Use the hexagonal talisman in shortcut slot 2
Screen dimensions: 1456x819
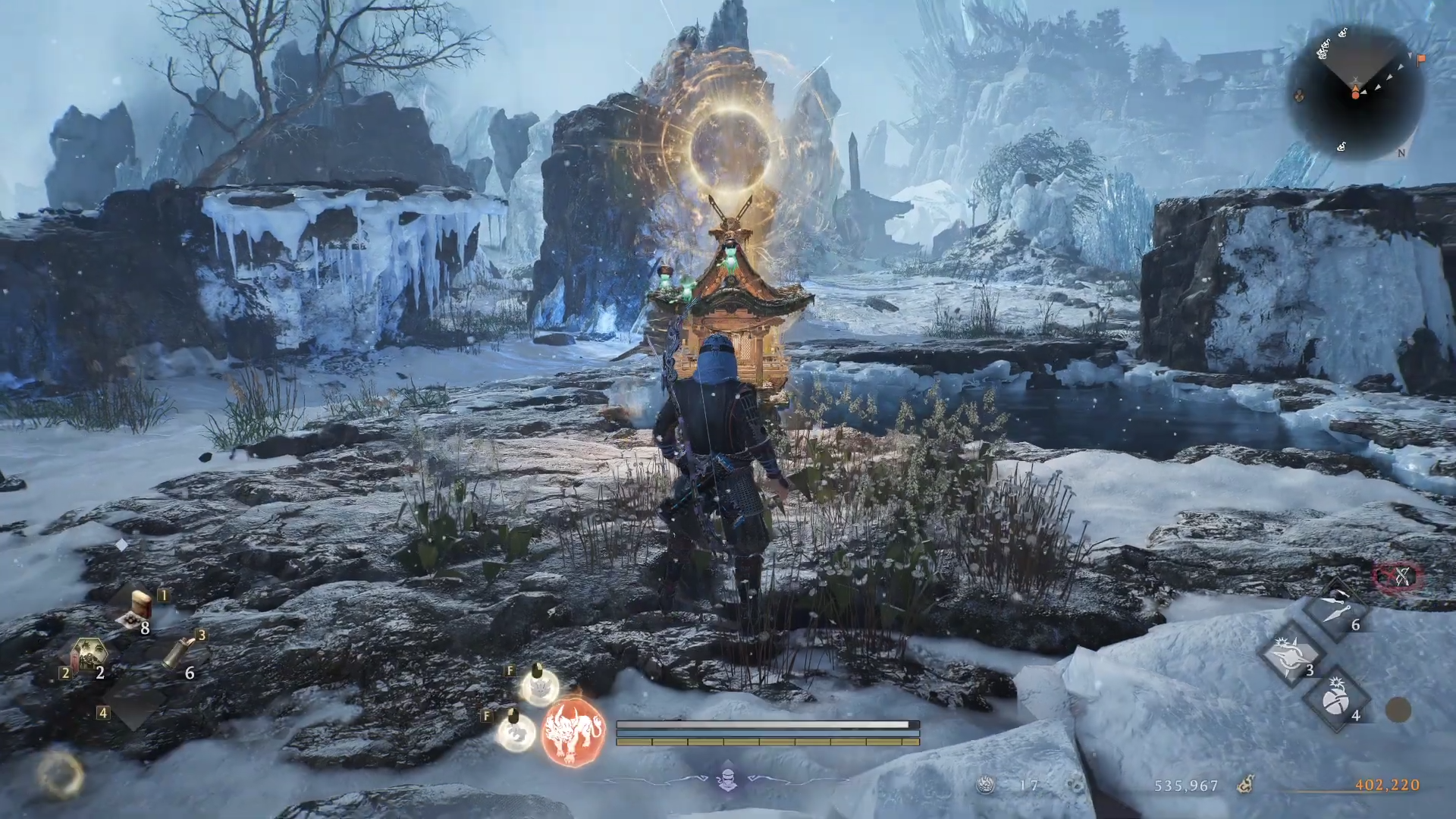click(88, 655)
